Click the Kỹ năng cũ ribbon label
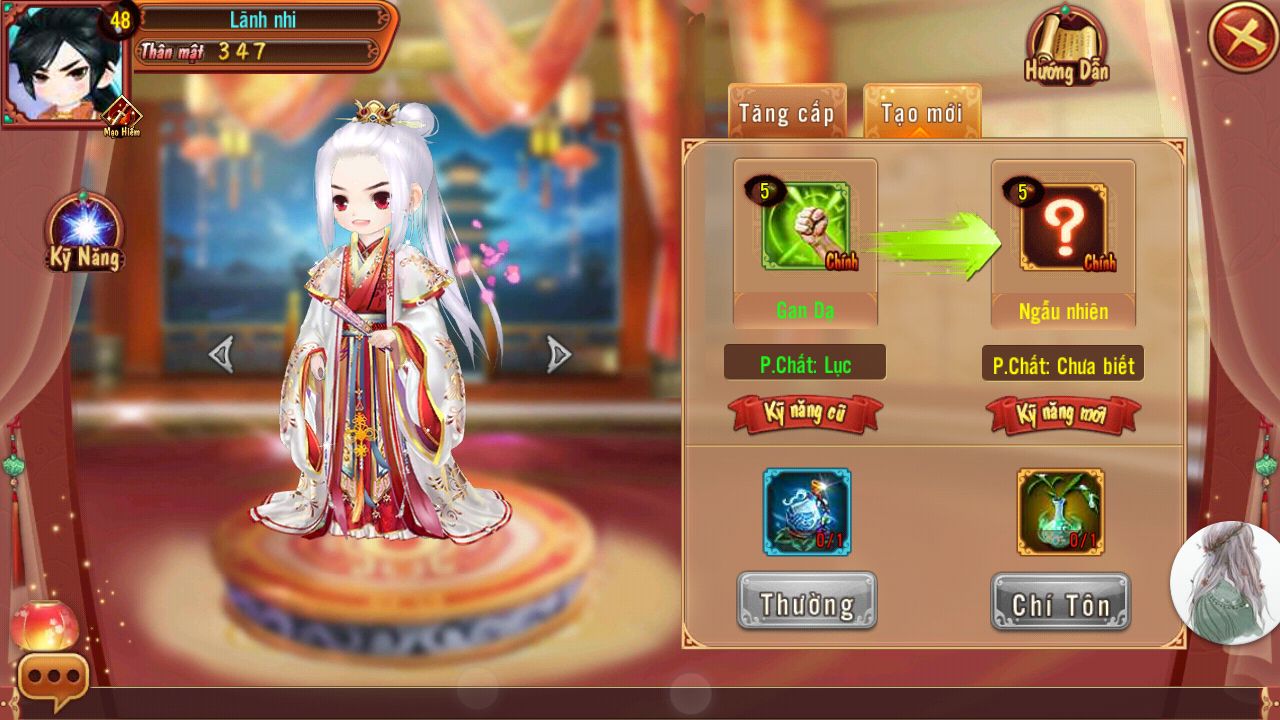Screen dimensions: 1280x720 pos(806,414)
